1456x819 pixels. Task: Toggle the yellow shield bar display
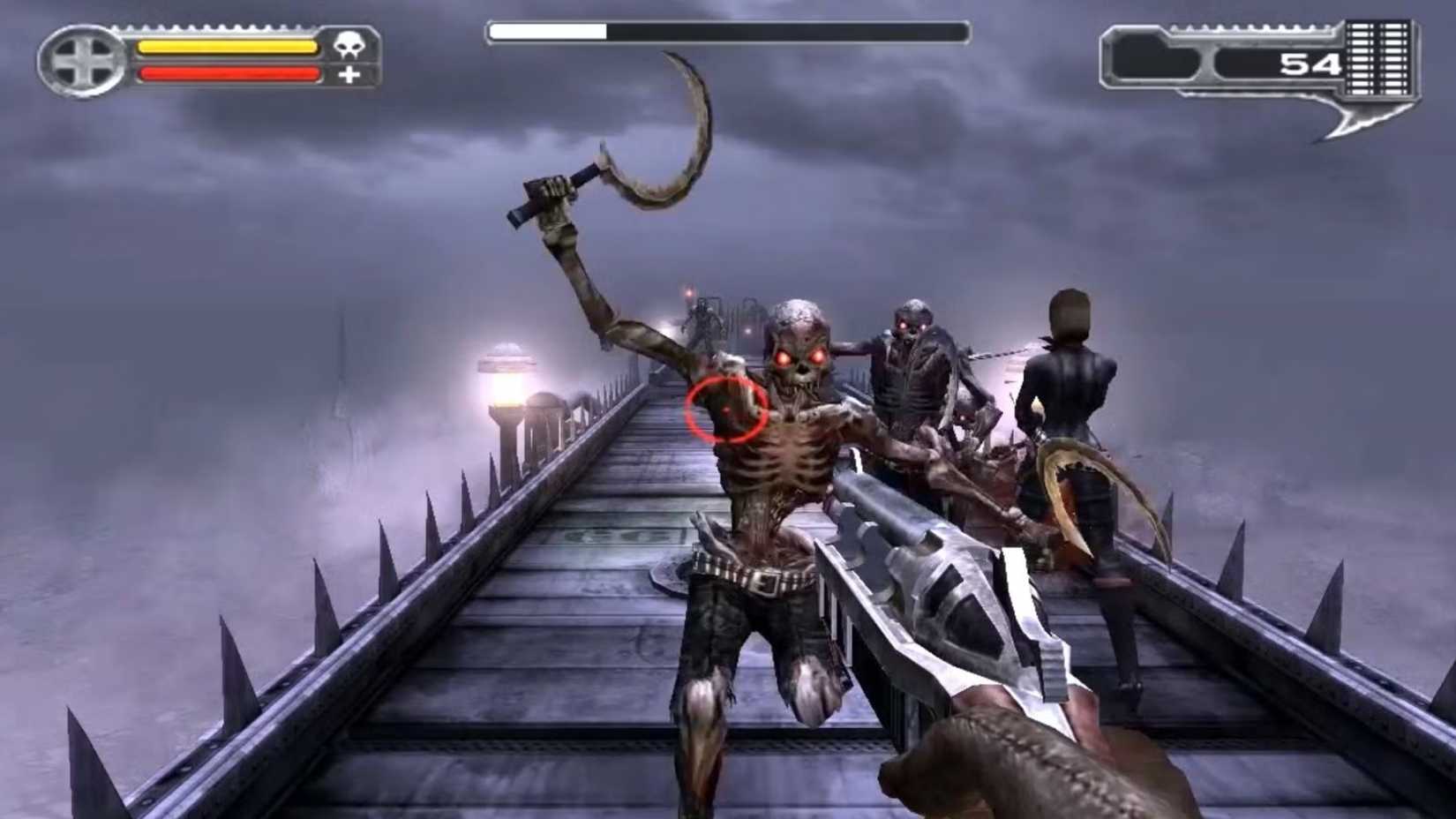229,47
